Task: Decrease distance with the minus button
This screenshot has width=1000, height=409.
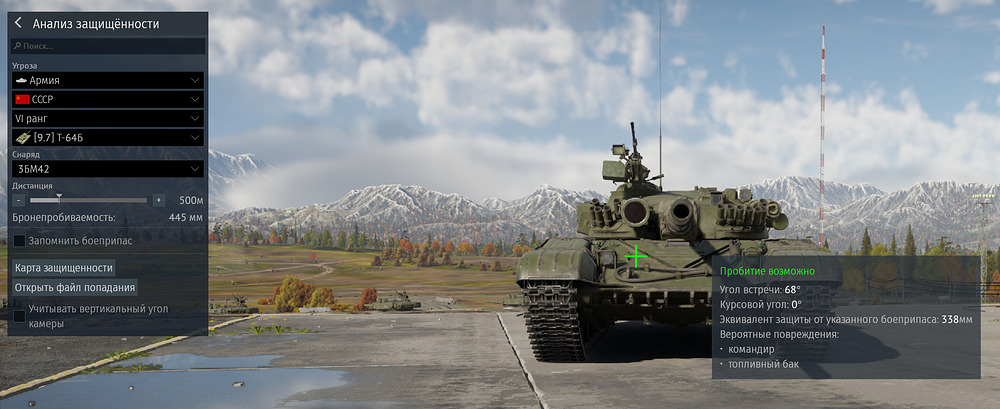Action: [19, 200]
